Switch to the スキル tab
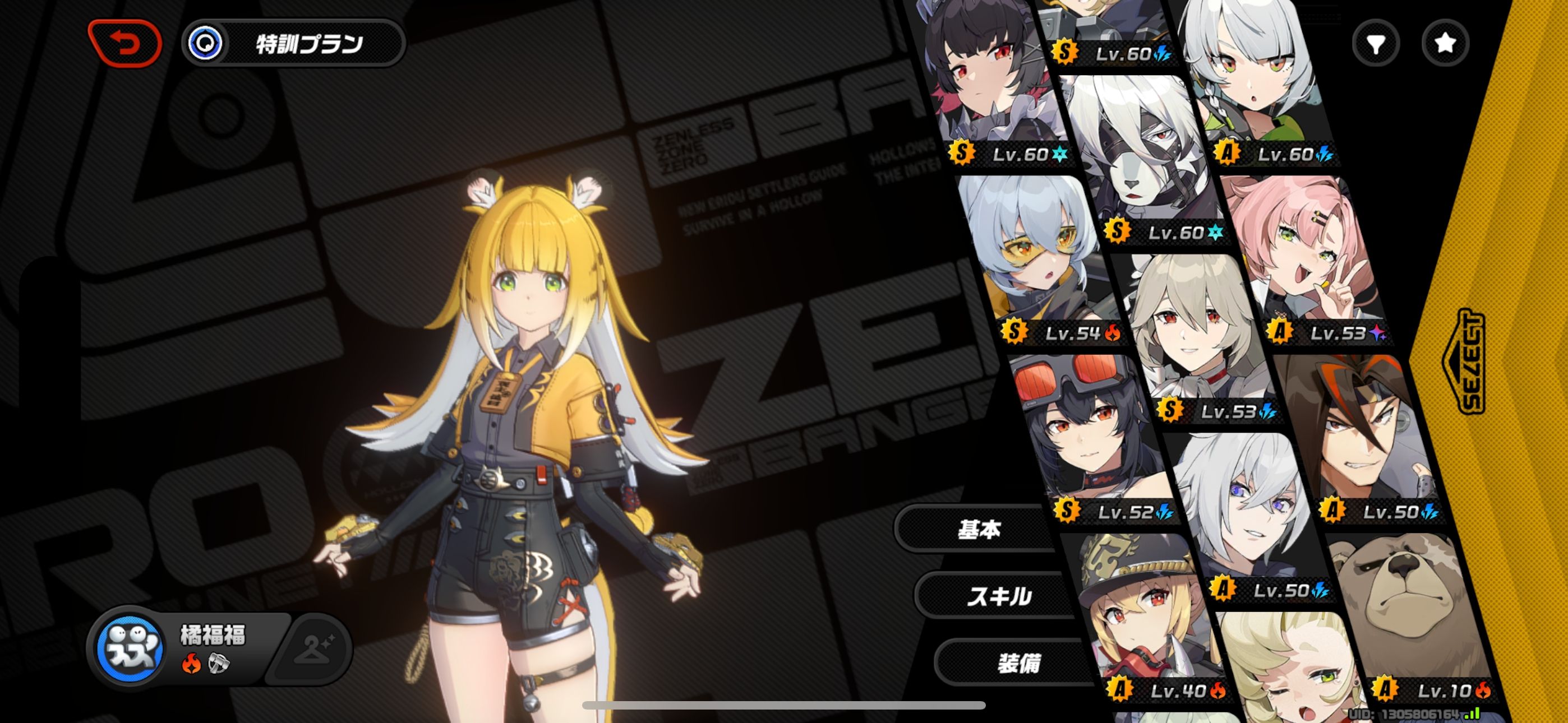The width and height of the screenshot is (1568, 723). click(x=998, y=596)
